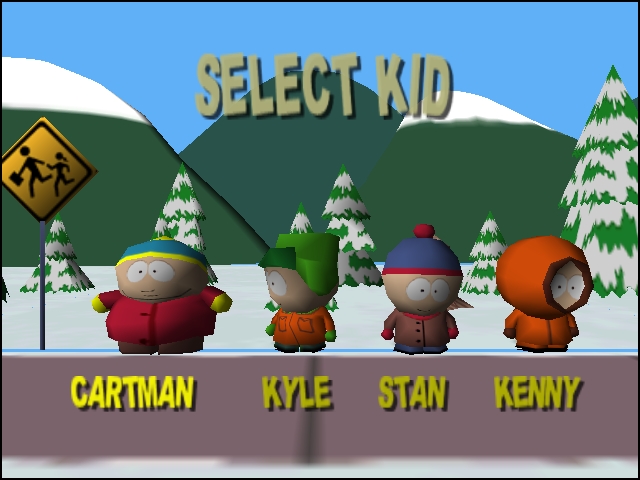Pick the KENNY name label
Screen dimensions: 640x480
coord(537,392)
